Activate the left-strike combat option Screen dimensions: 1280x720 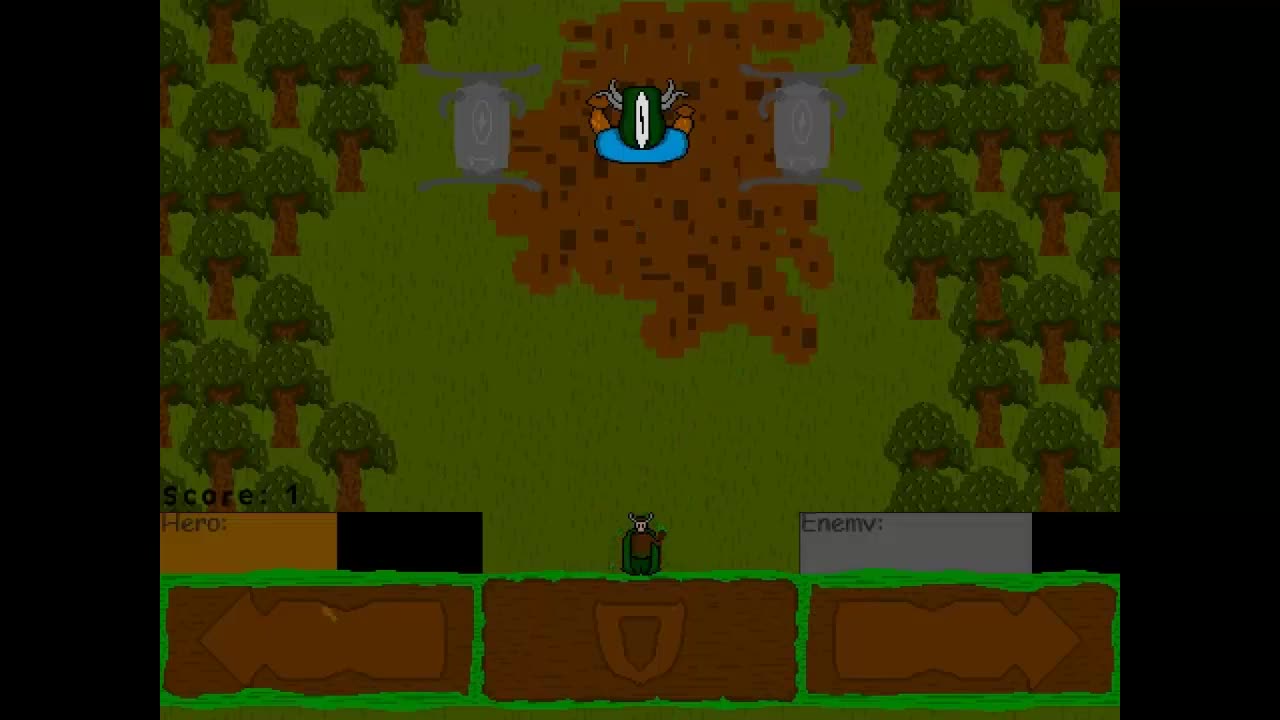pos(318,640)
